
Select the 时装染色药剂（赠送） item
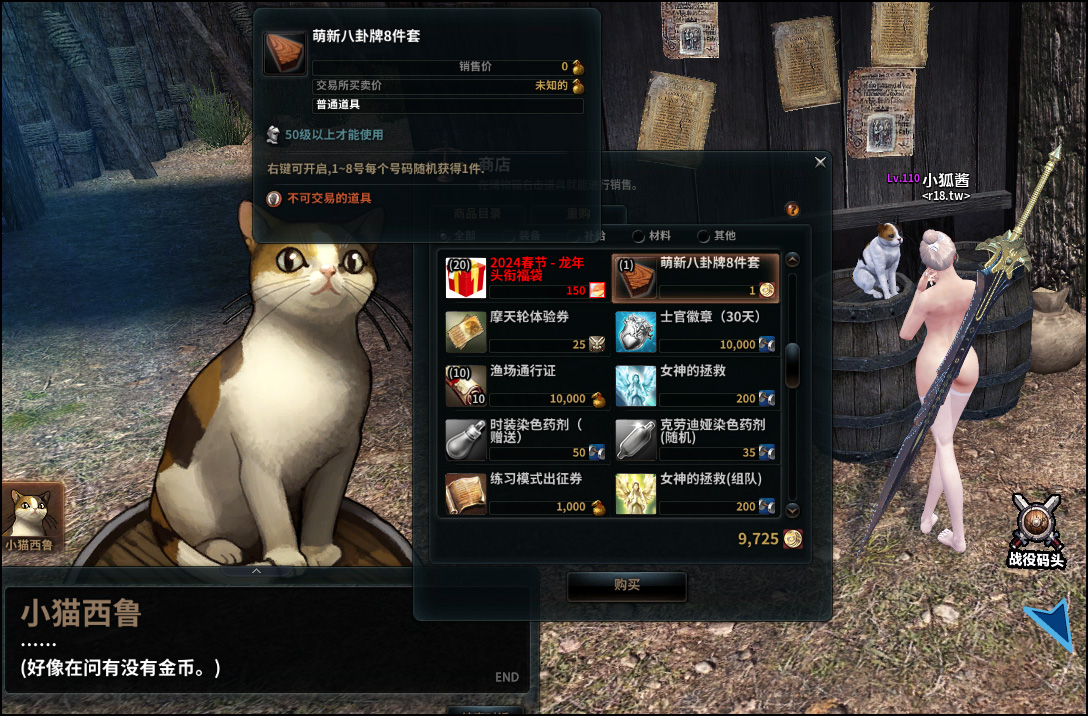[526, 439]
